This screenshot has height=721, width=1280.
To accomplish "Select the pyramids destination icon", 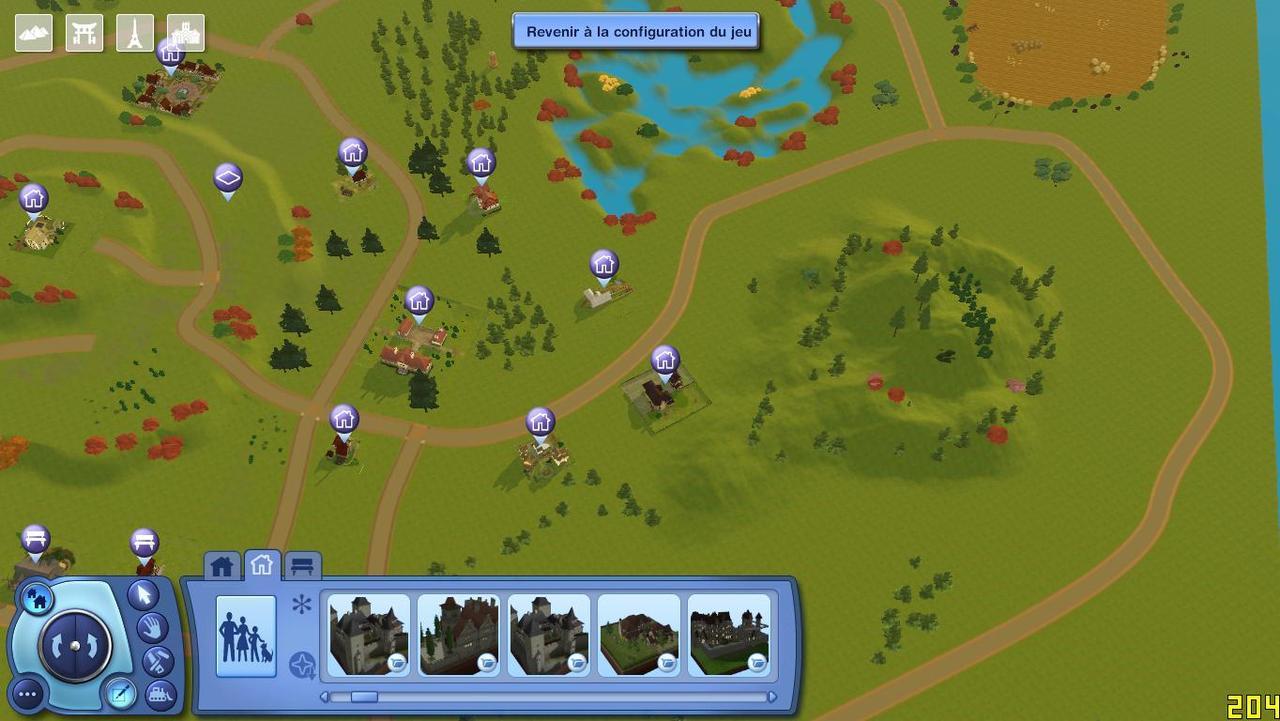I will pyautogui.click(x=34, y=33).
